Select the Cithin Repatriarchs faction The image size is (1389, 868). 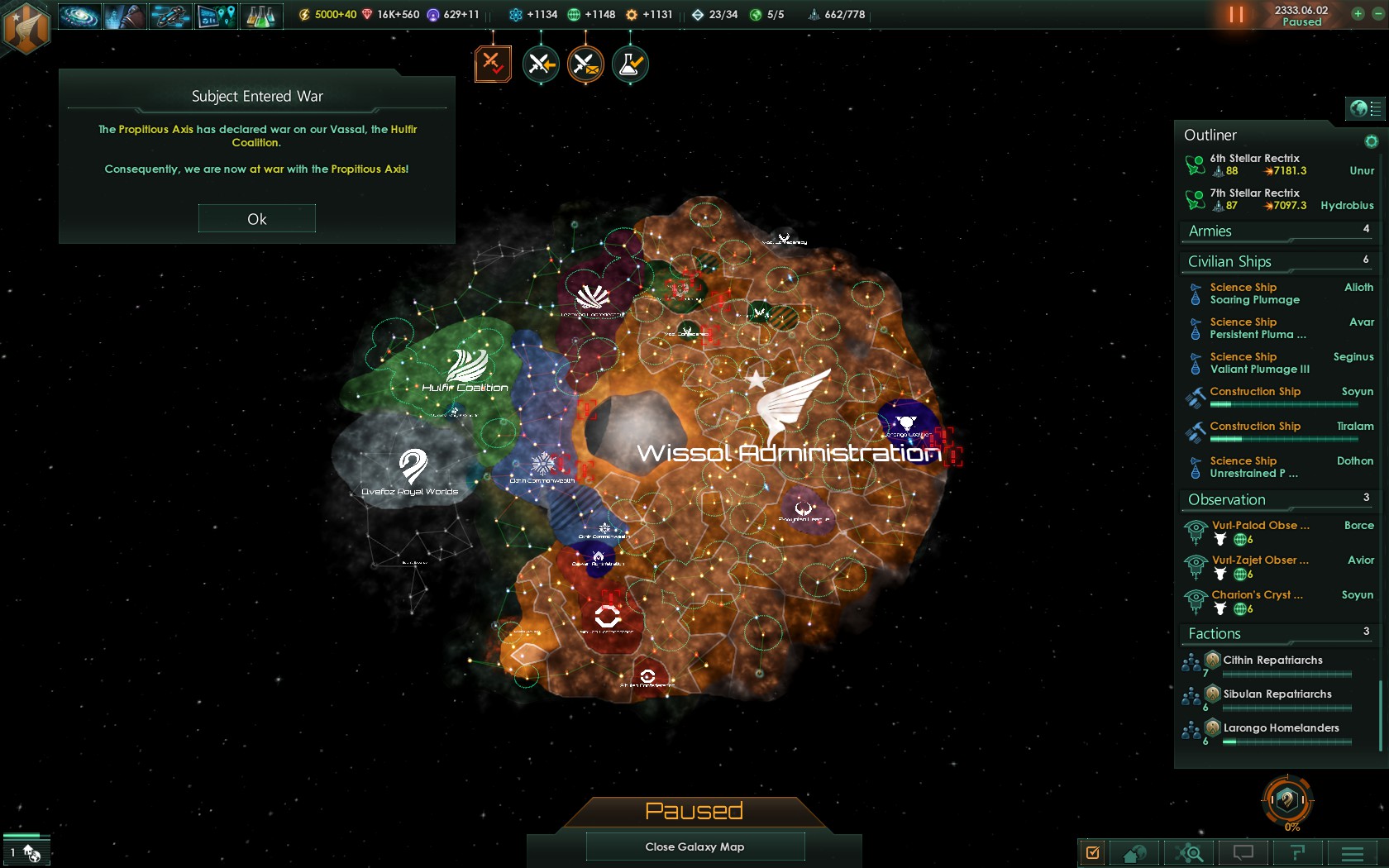tap(1272, 661)
